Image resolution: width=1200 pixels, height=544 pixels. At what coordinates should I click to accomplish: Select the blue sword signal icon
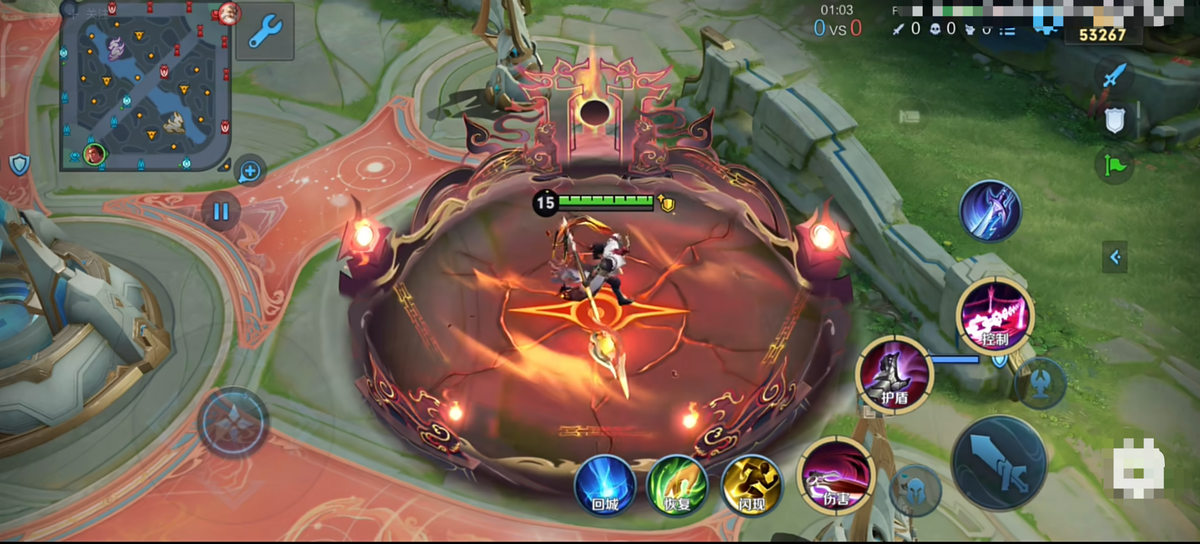click(x=1114, y=77)
